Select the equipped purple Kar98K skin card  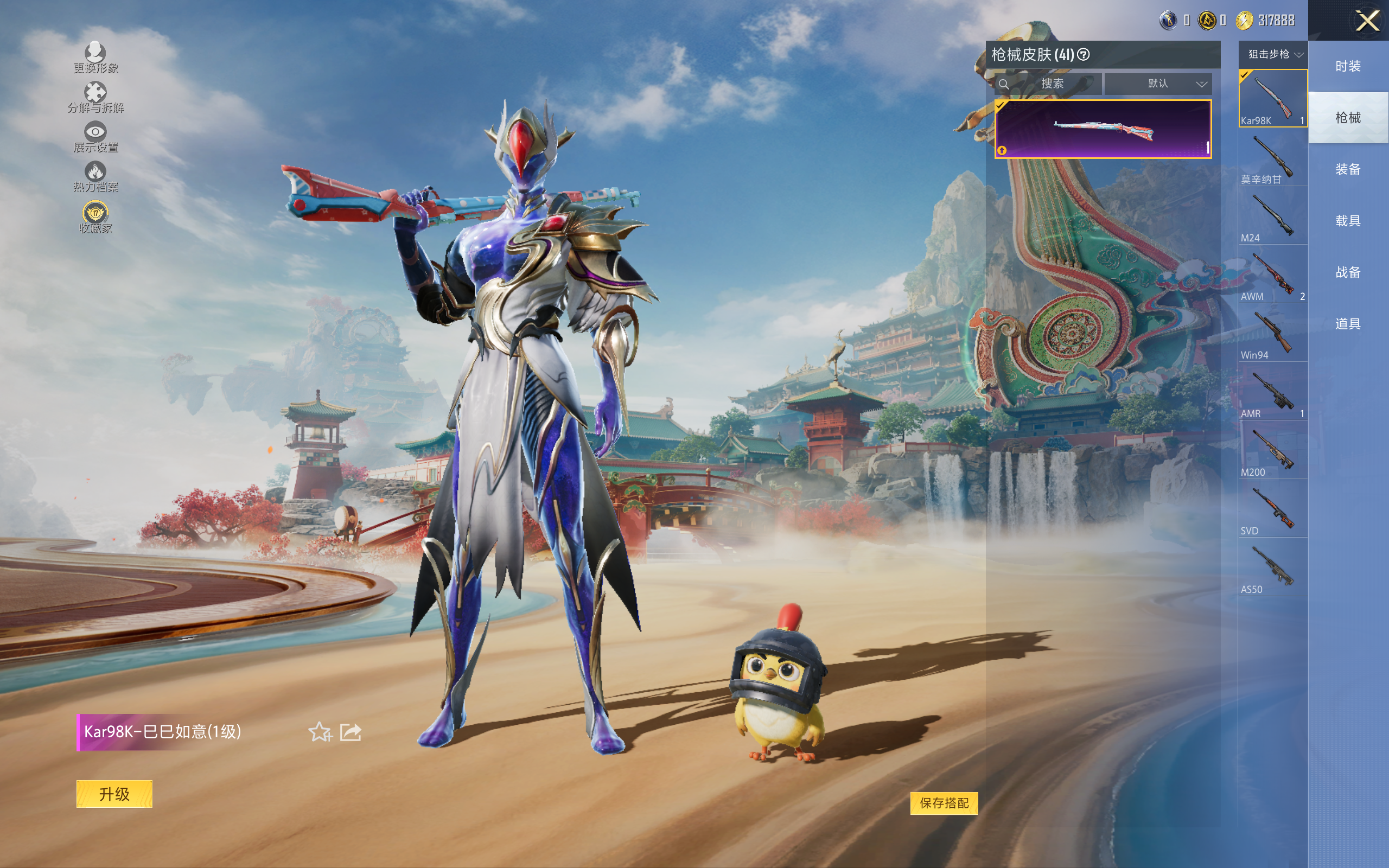coord(1103,129)
